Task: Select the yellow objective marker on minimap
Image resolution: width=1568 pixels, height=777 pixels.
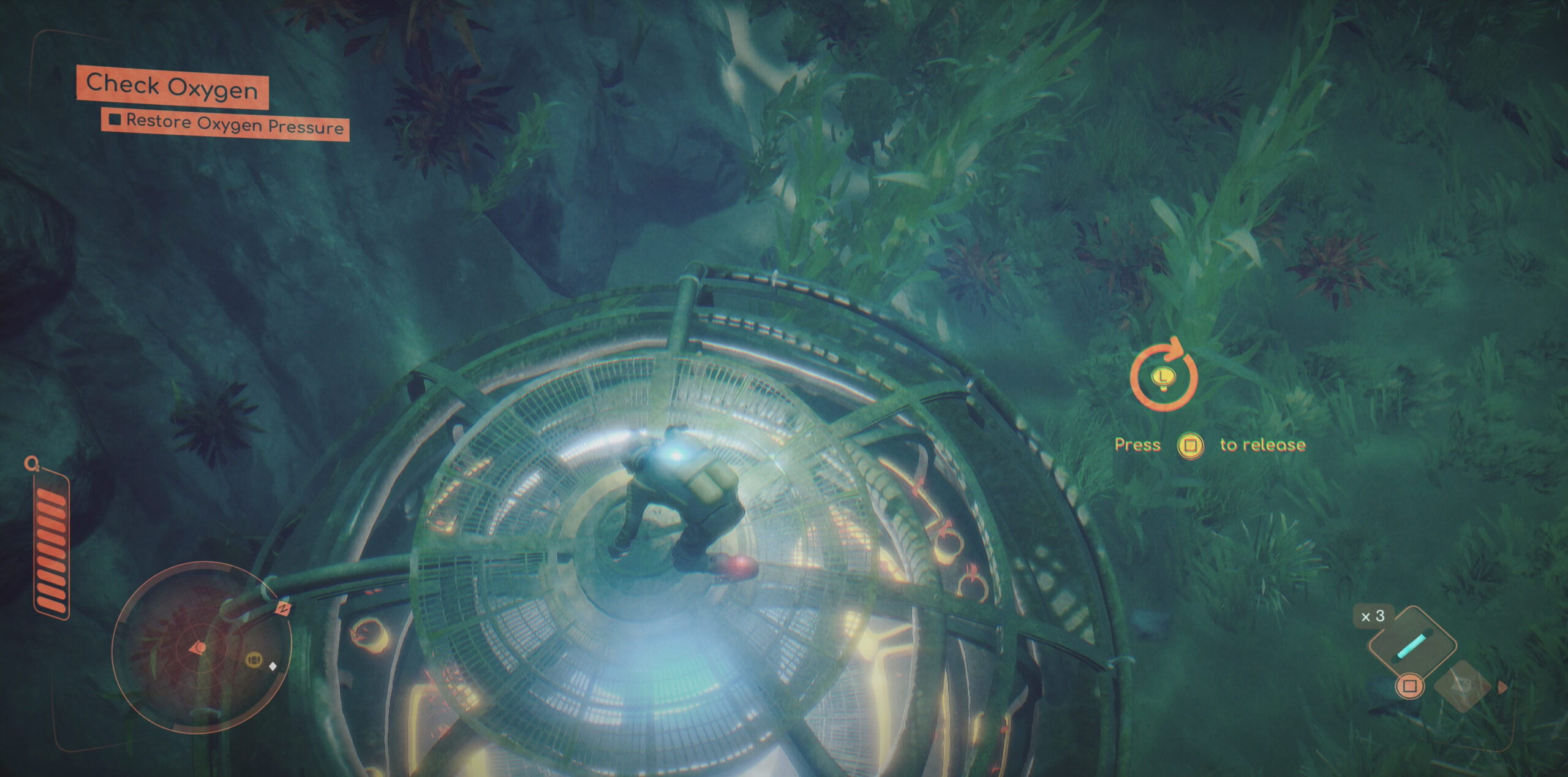Action: (254, 660)
